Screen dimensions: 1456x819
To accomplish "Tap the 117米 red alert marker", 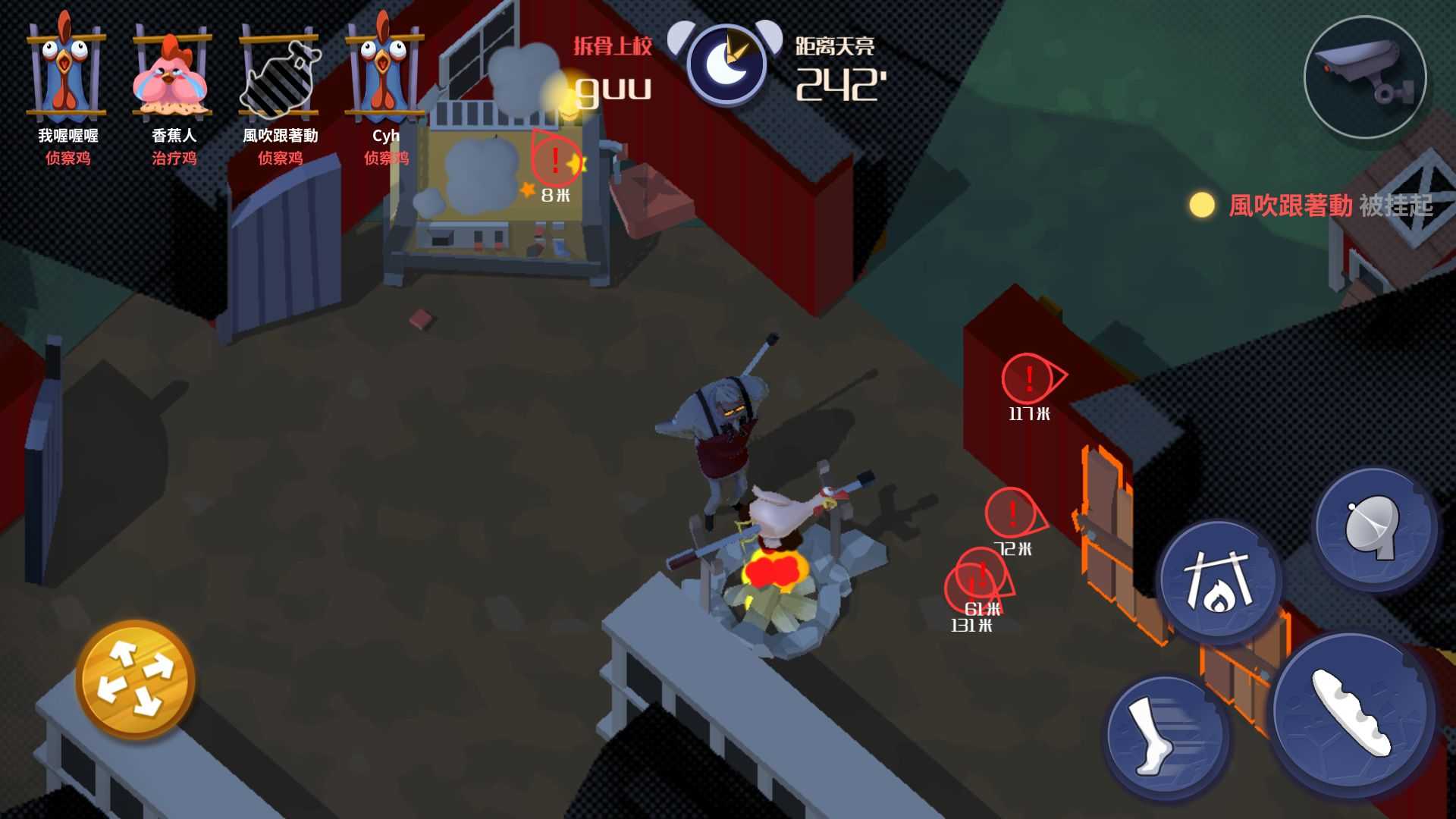I will (1028, 378).
